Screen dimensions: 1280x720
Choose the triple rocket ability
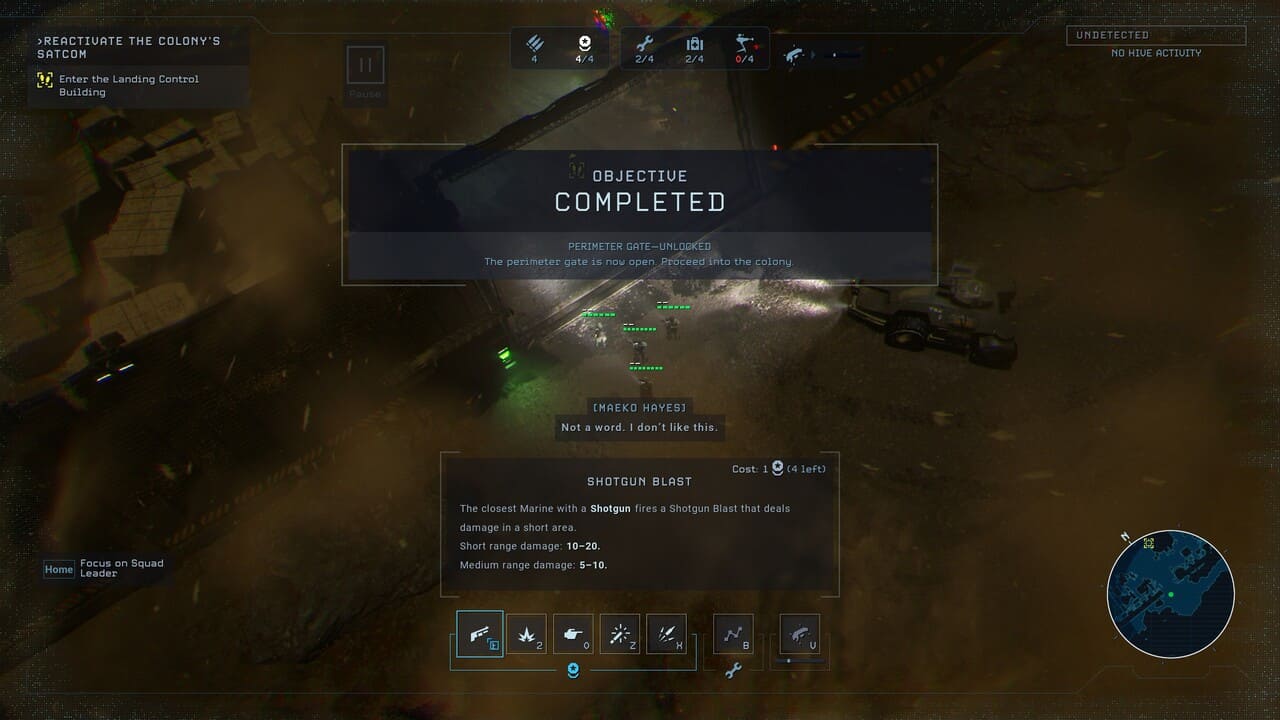coord(667,634)
